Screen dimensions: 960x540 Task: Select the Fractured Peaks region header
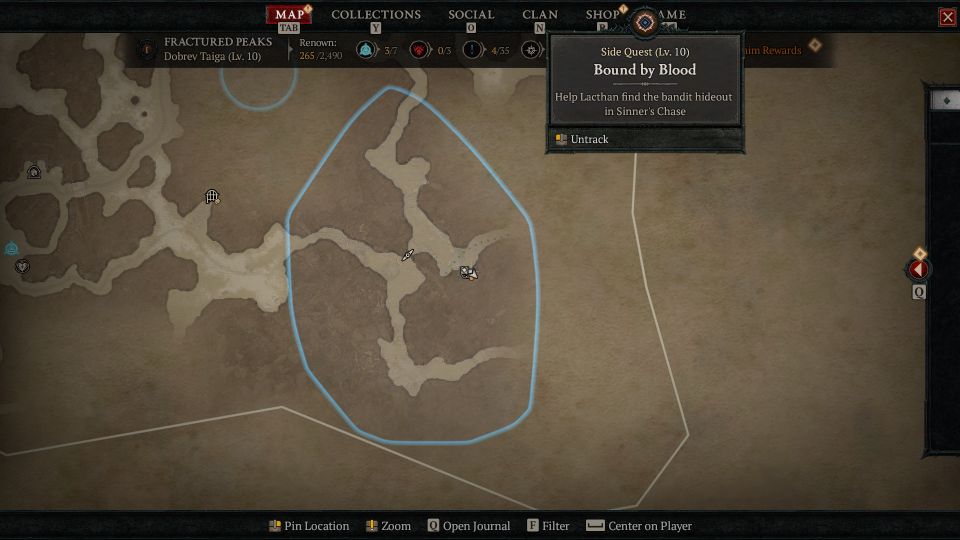217,42
